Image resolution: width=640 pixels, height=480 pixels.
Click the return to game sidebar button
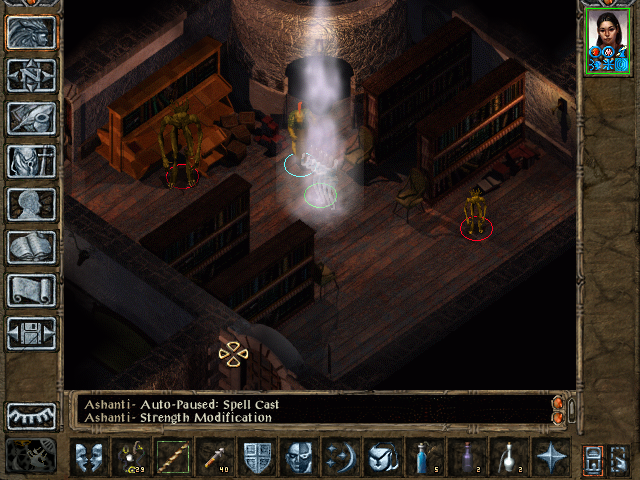[32, 32]
